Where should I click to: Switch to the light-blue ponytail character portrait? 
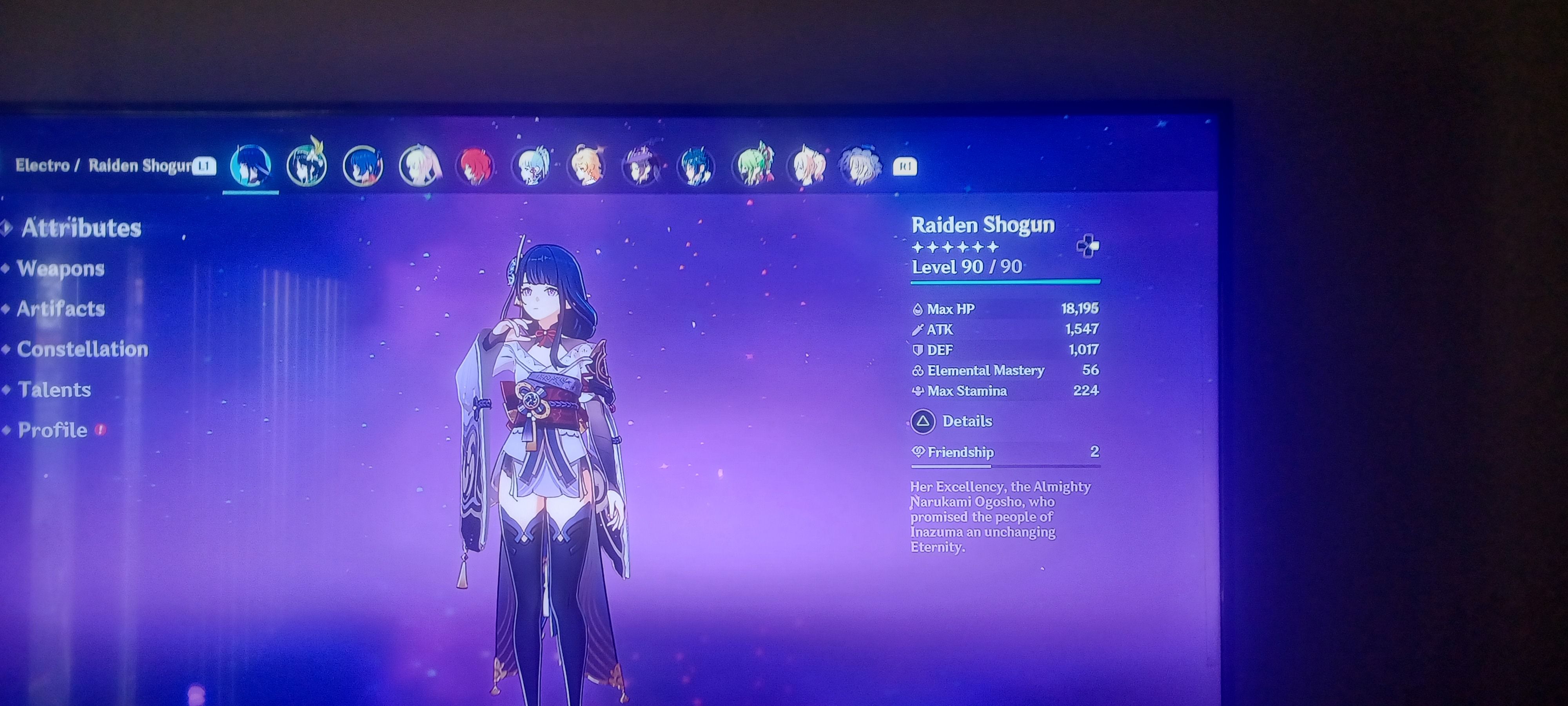(532, 166)
